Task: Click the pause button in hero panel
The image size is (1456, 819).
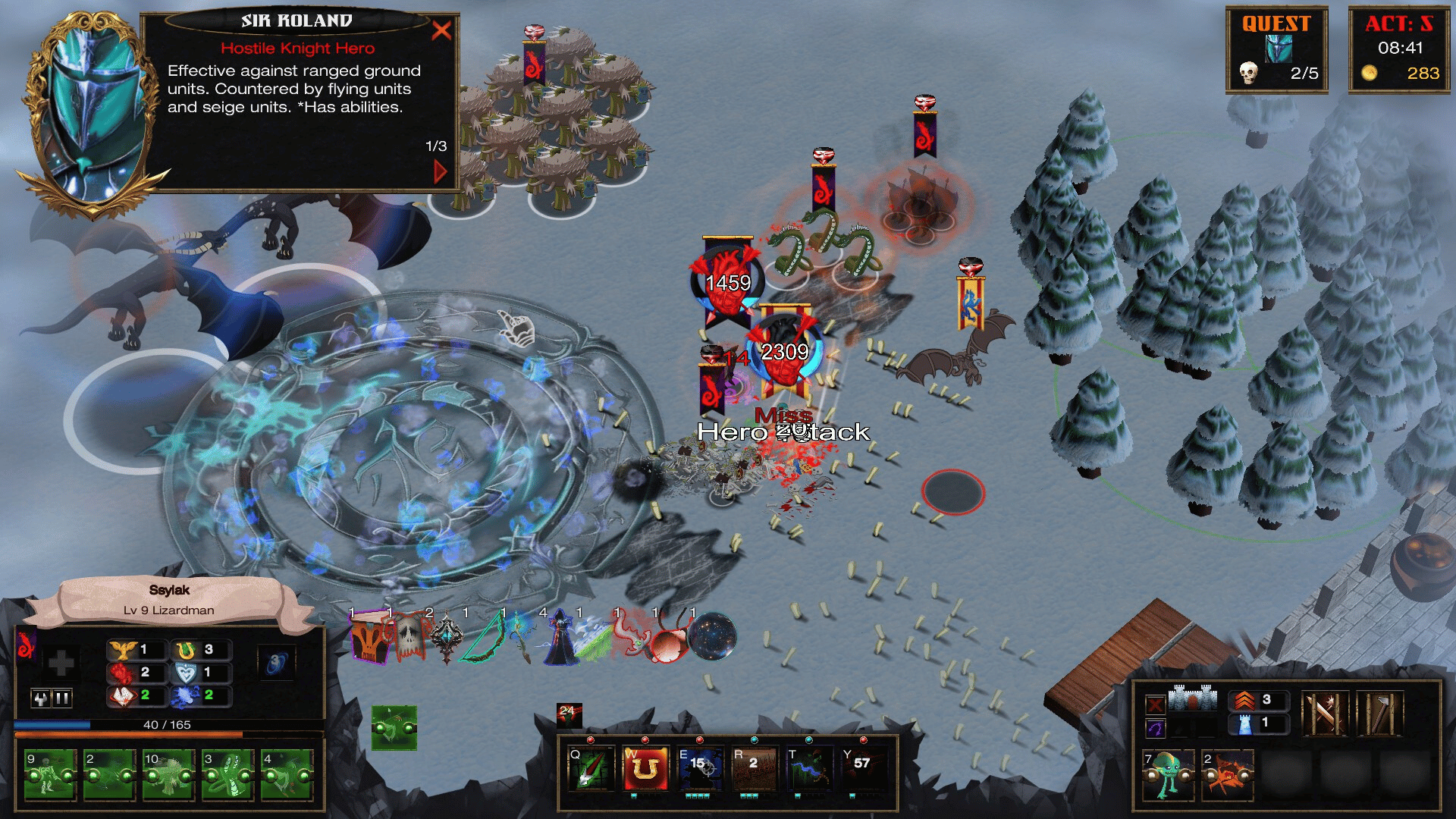Action: click(x=62, y=698)
